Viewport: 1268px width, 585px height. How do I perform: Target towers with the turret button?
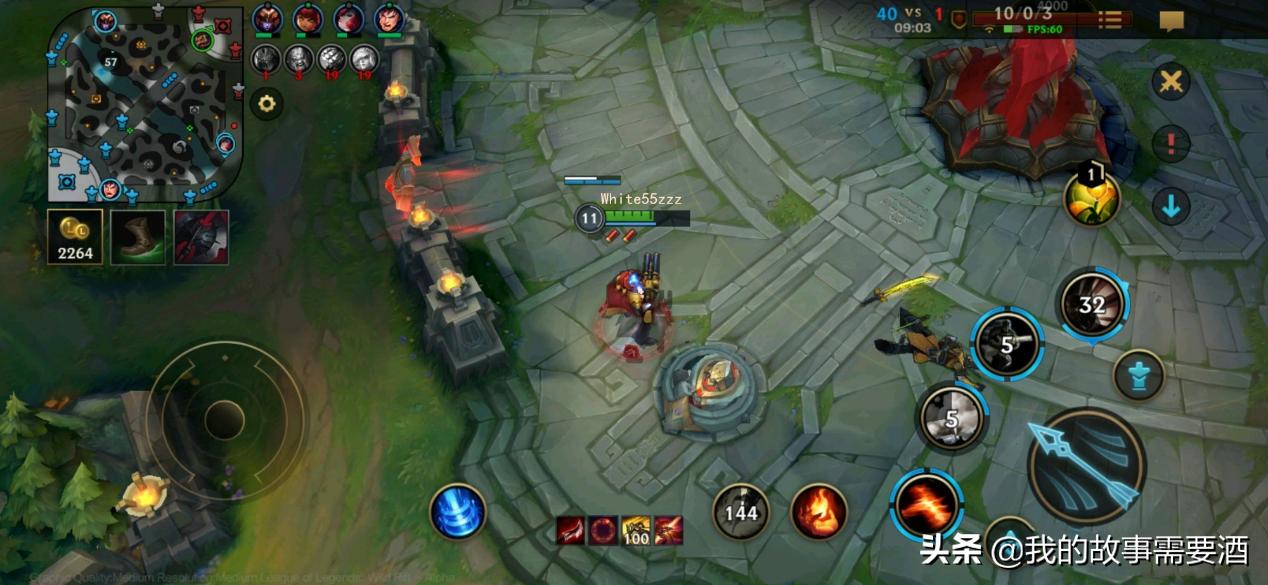[1138, 376]
